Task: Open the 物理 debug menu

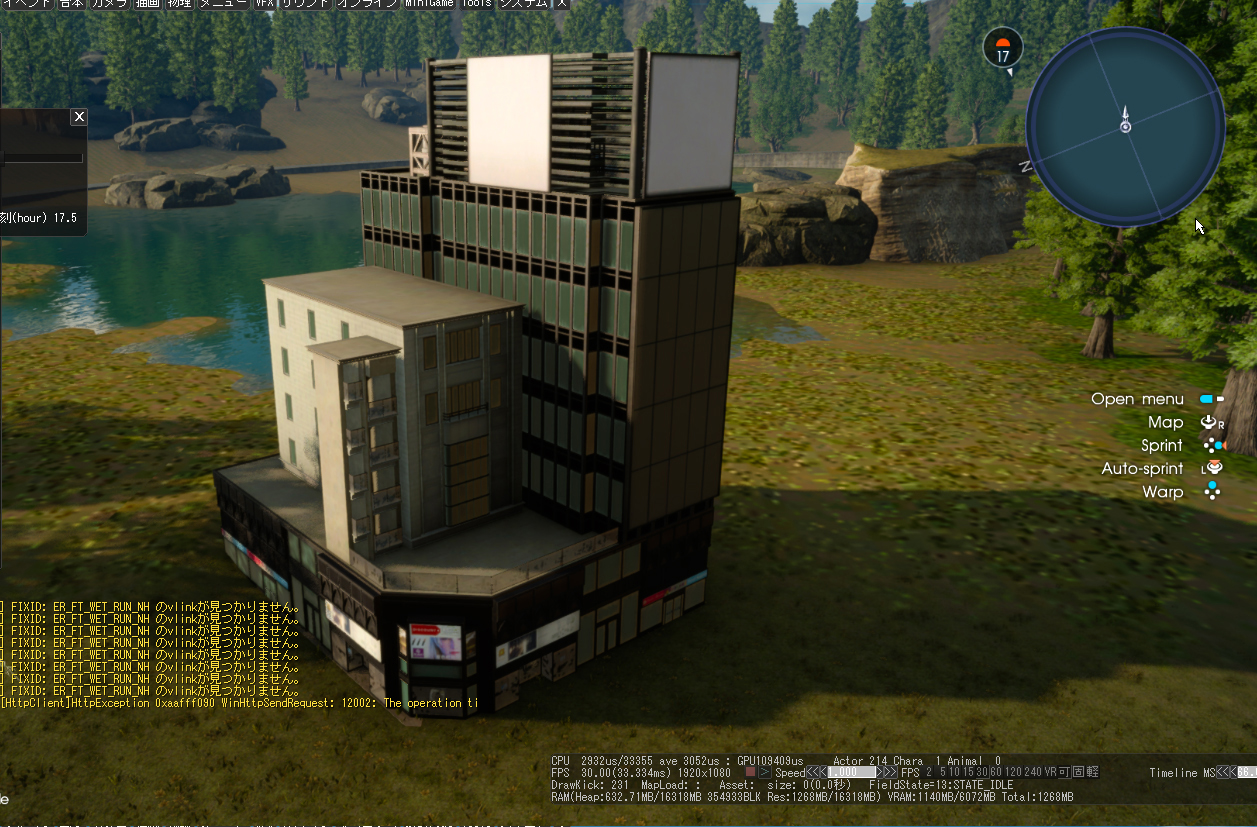Action: 180,4
